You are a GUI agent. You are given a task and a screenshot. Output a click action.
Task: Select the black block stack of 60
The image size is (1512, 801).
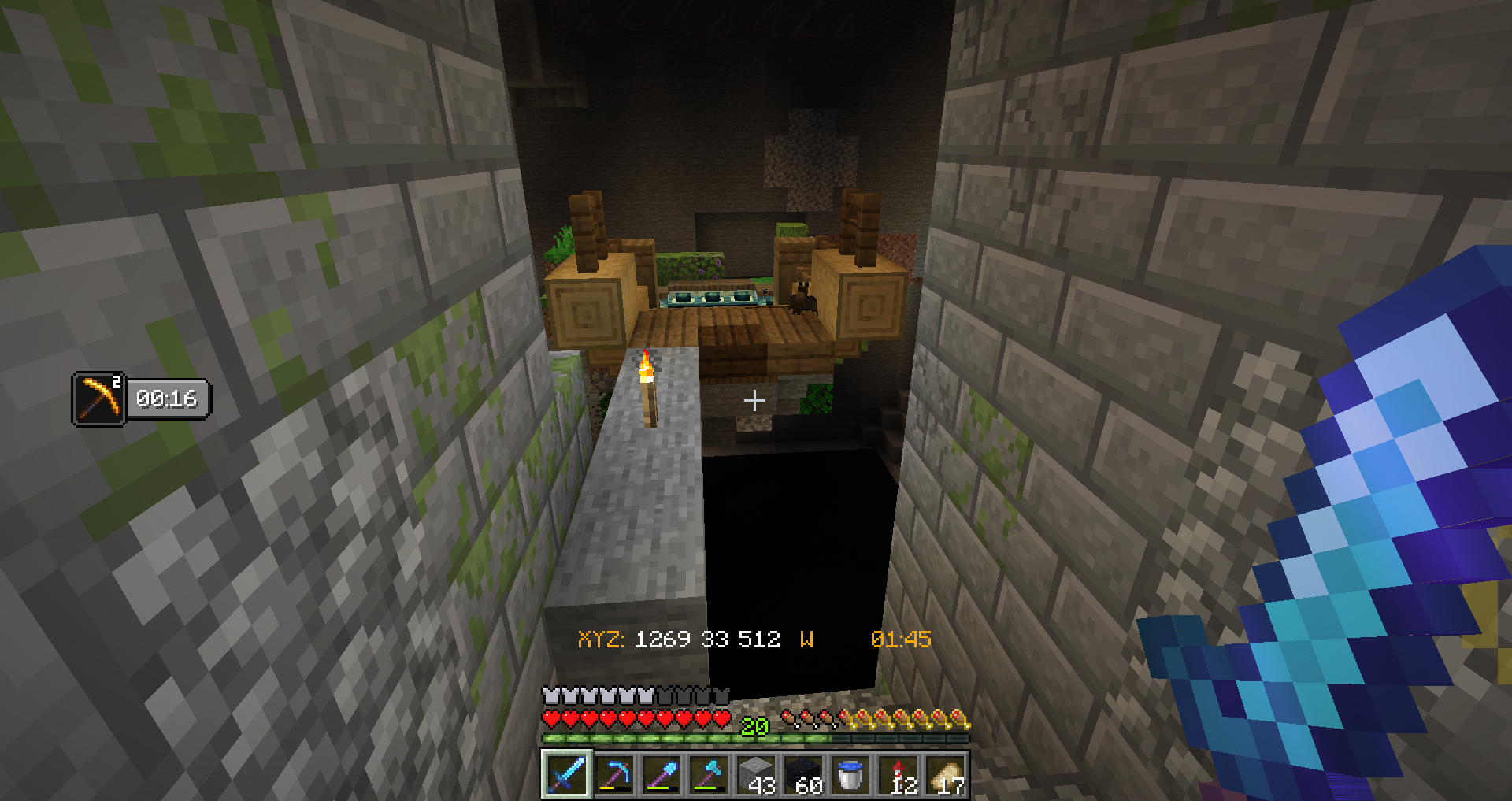804,775
